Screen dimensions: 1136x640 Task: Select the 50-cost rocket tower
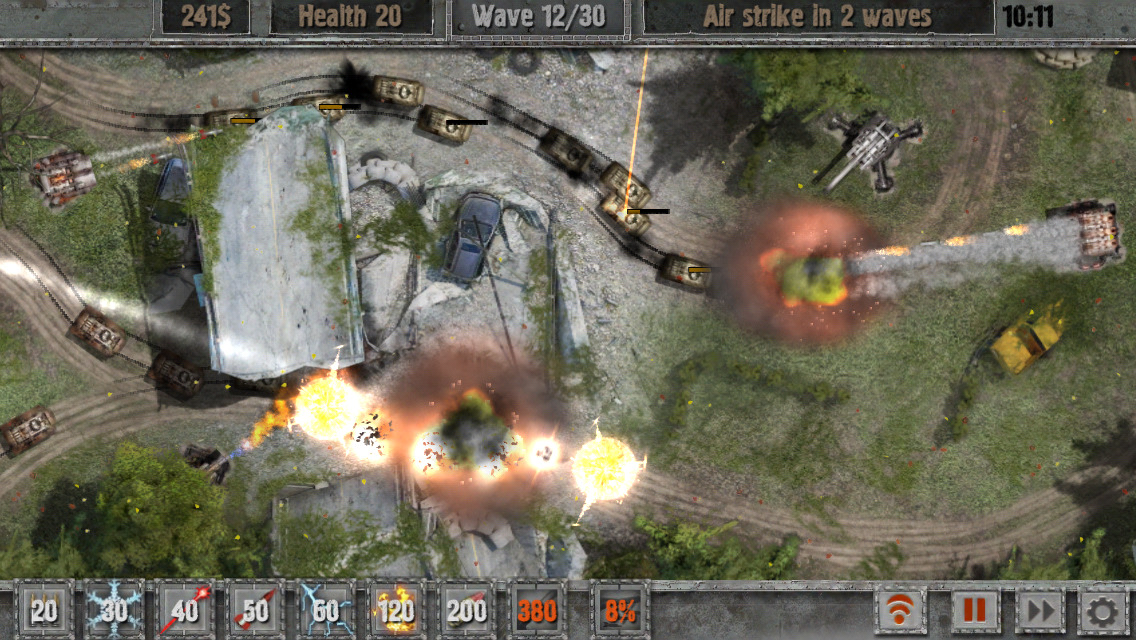click(256, 610)
